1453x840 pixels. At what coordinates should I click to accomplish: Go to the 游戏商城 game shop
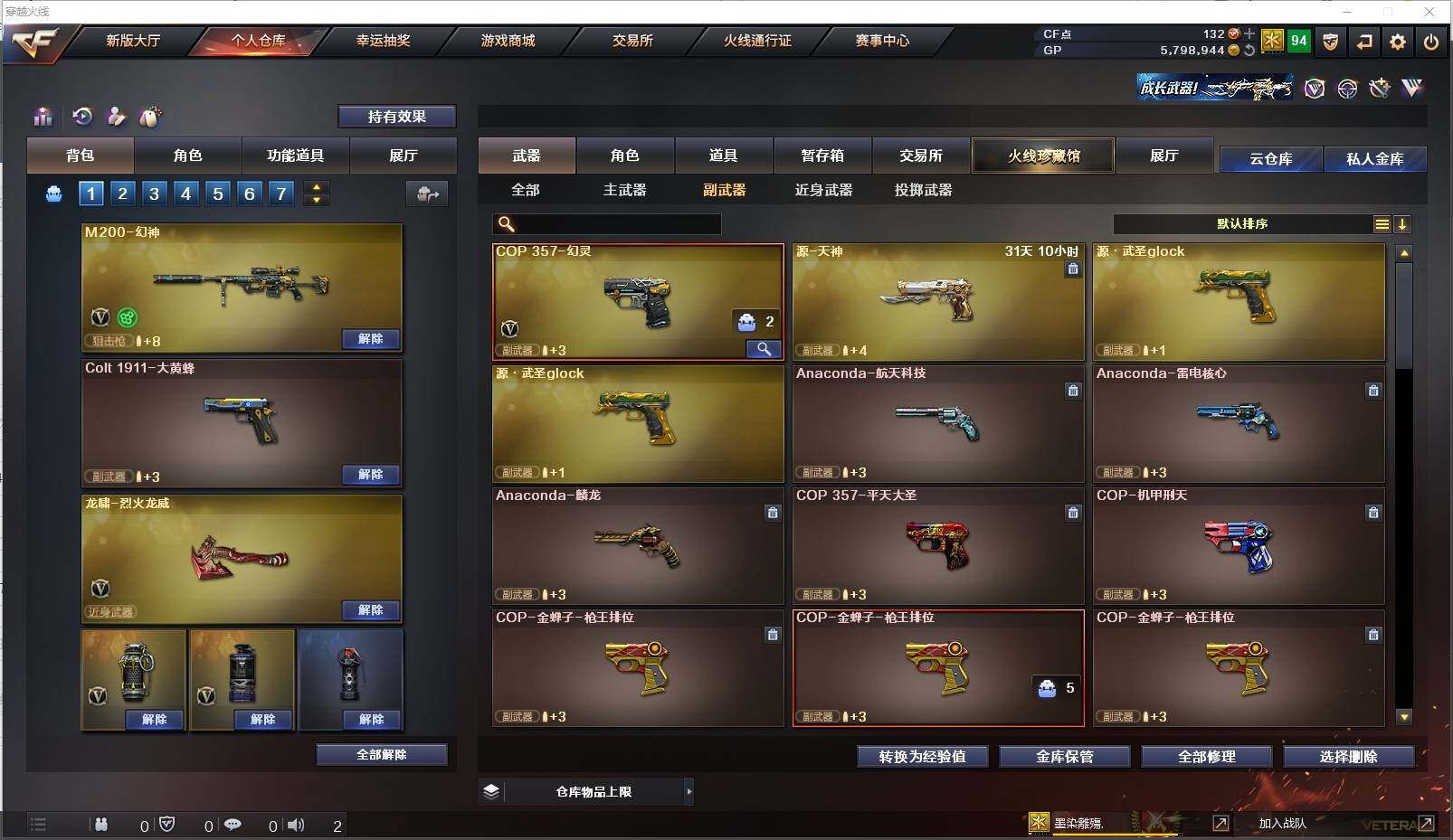508,41
